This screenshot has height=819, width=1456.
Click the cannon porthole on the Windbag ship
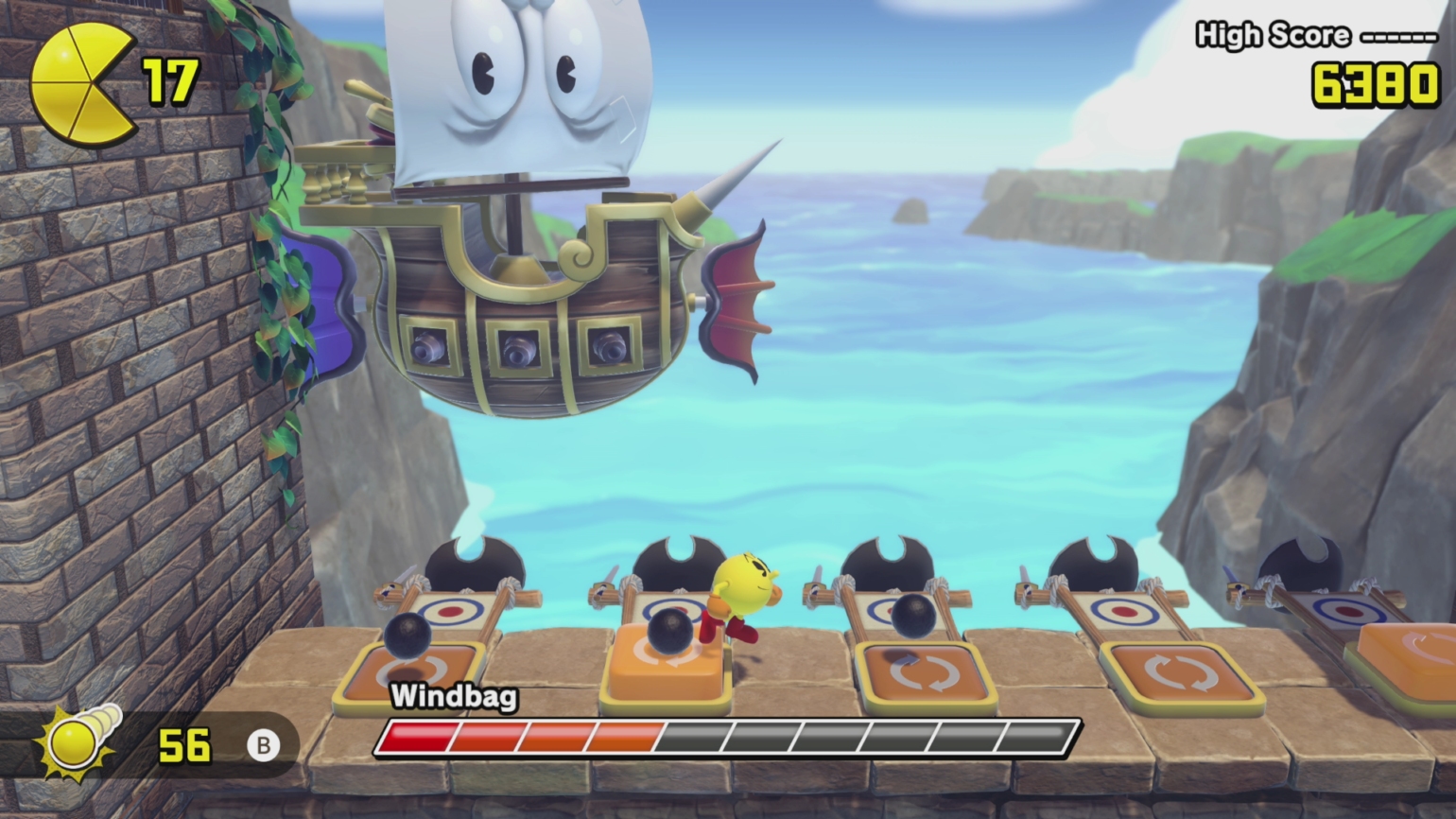pos(521,347)
